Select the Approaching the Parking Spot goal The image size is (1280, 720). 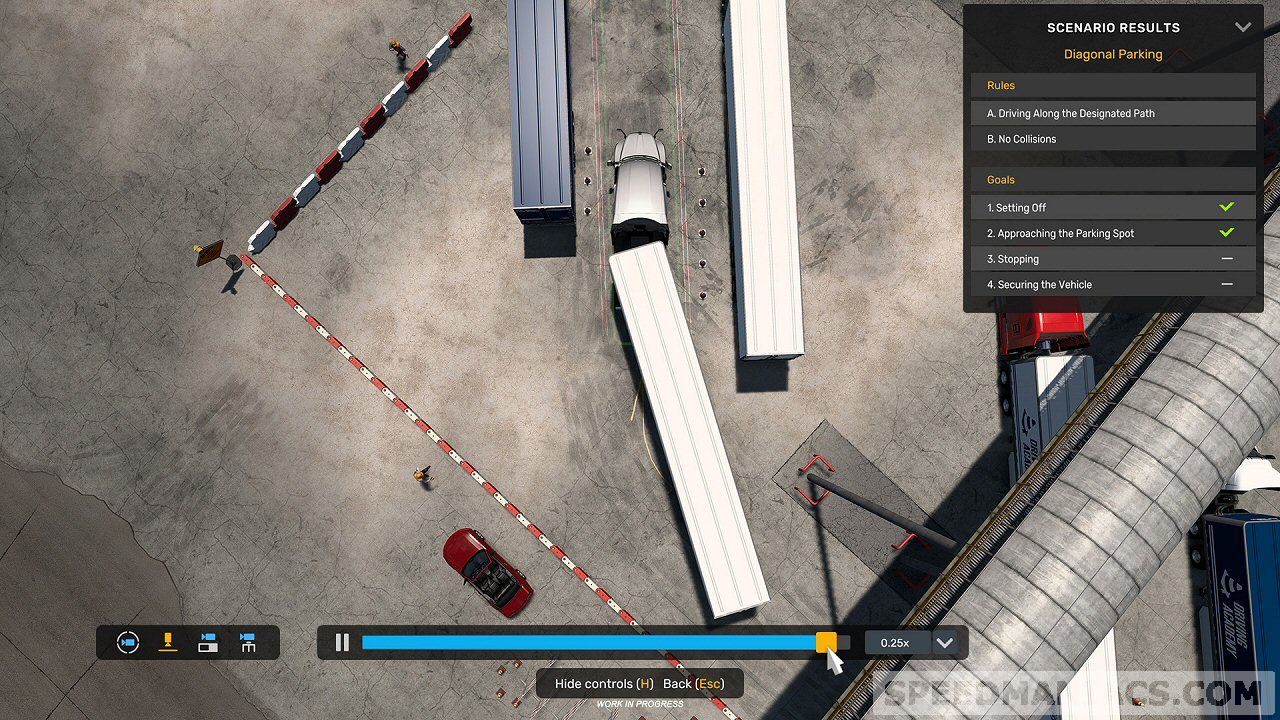coord(1113,233)
